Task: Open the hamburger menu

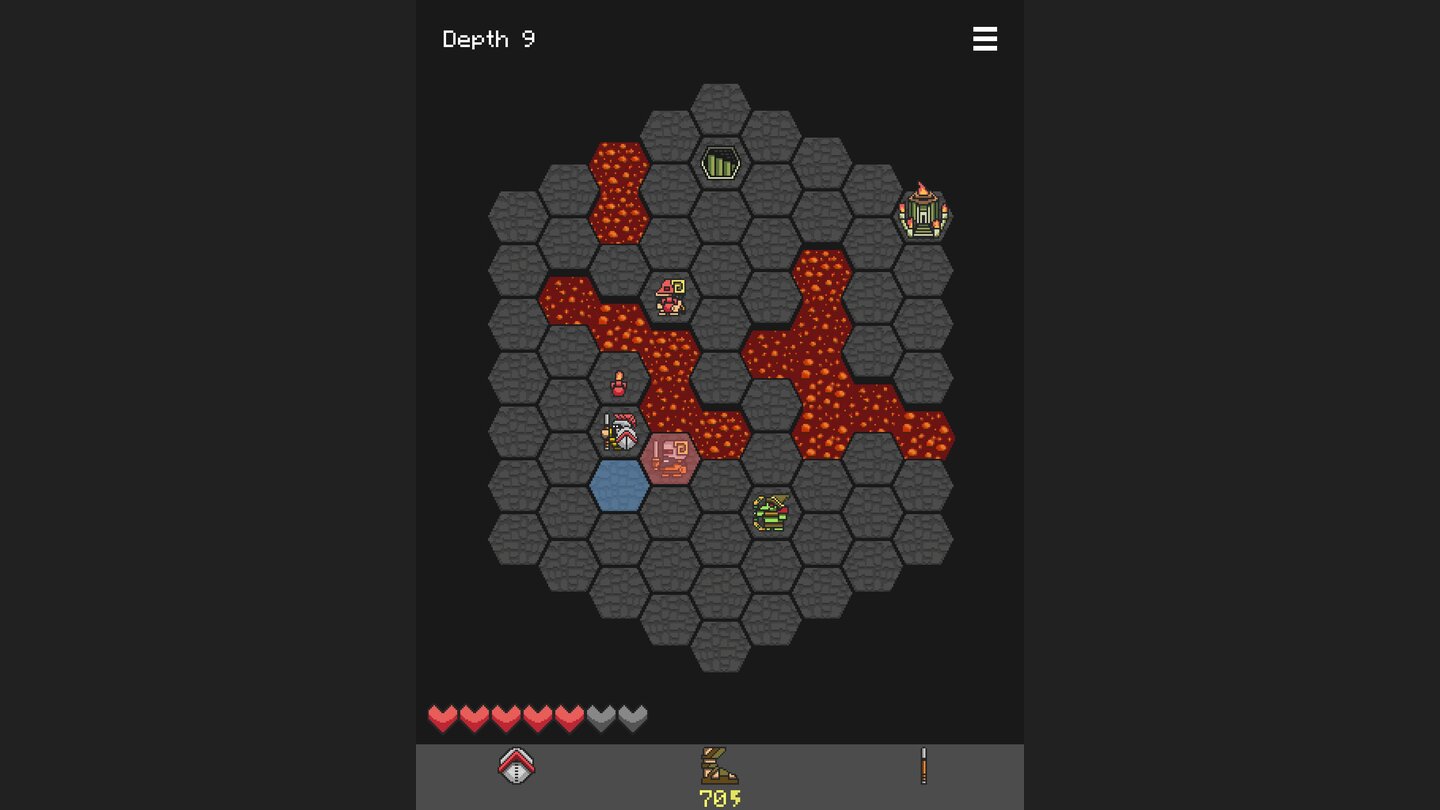Action: coord(985,39)
